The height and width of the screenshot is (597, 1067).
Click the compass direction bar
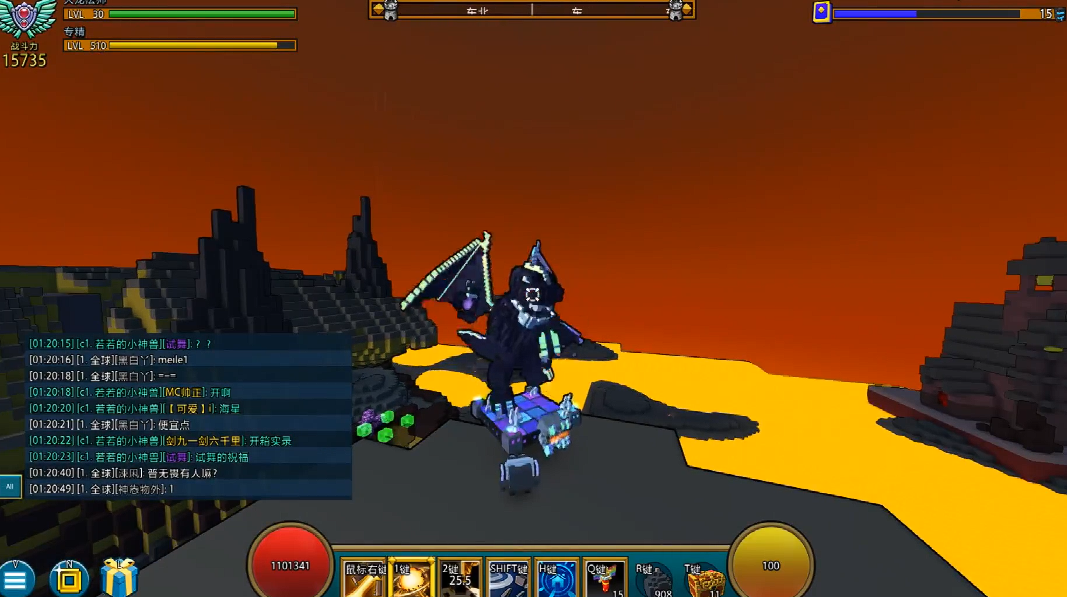tap(532, 10)
